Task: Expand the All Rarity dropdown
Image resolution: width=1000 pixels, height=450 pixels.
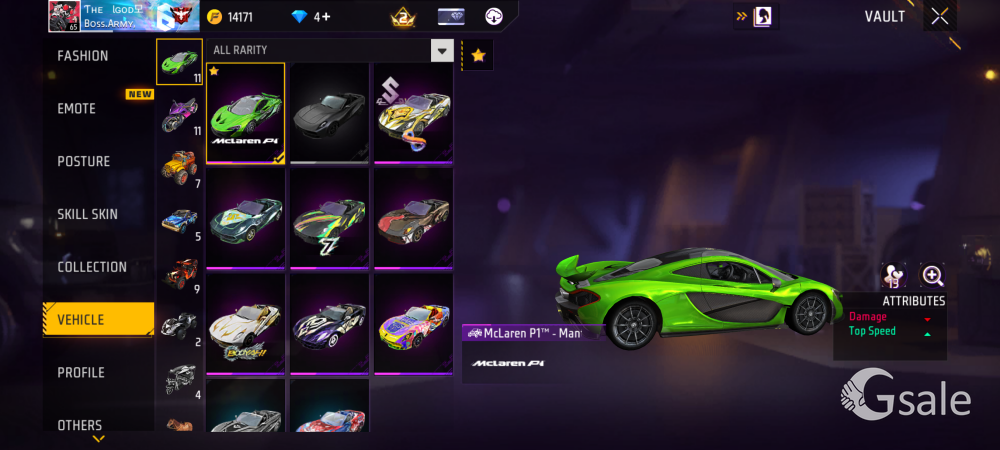Action: 442,50
